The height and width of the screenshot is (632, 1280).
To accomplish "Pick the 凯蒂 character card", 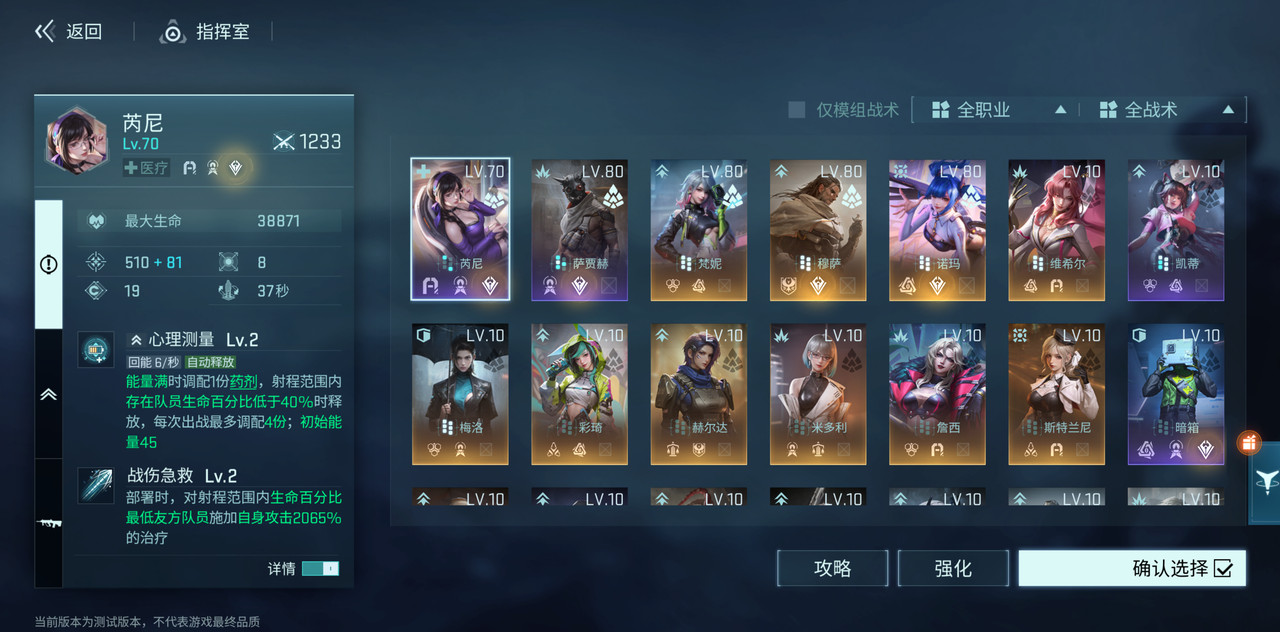I will click(1176, 229).
